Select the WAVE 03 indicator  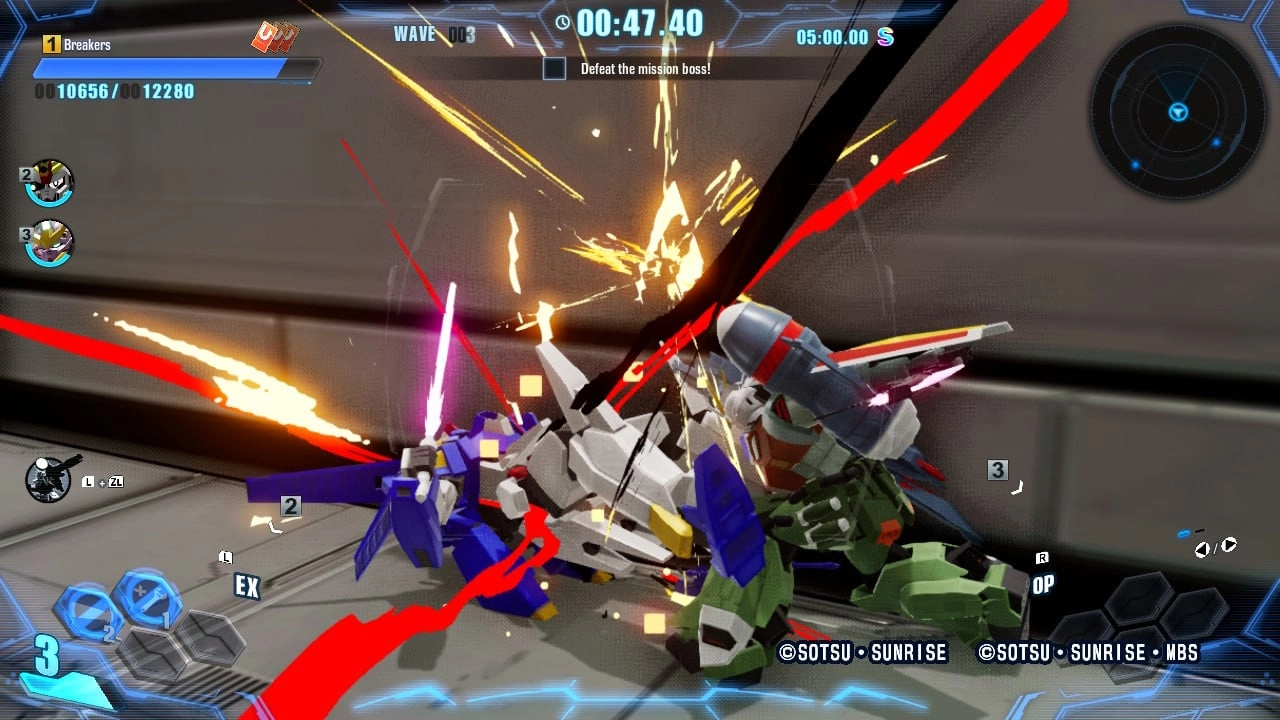(434, 35)
